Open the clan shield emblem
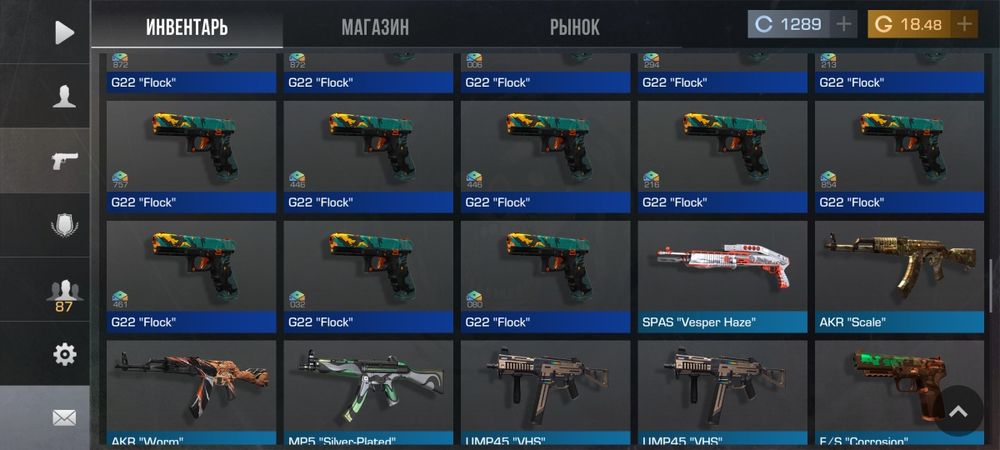The width and height of the screenshot is (1000, 450). coord(64,225)
